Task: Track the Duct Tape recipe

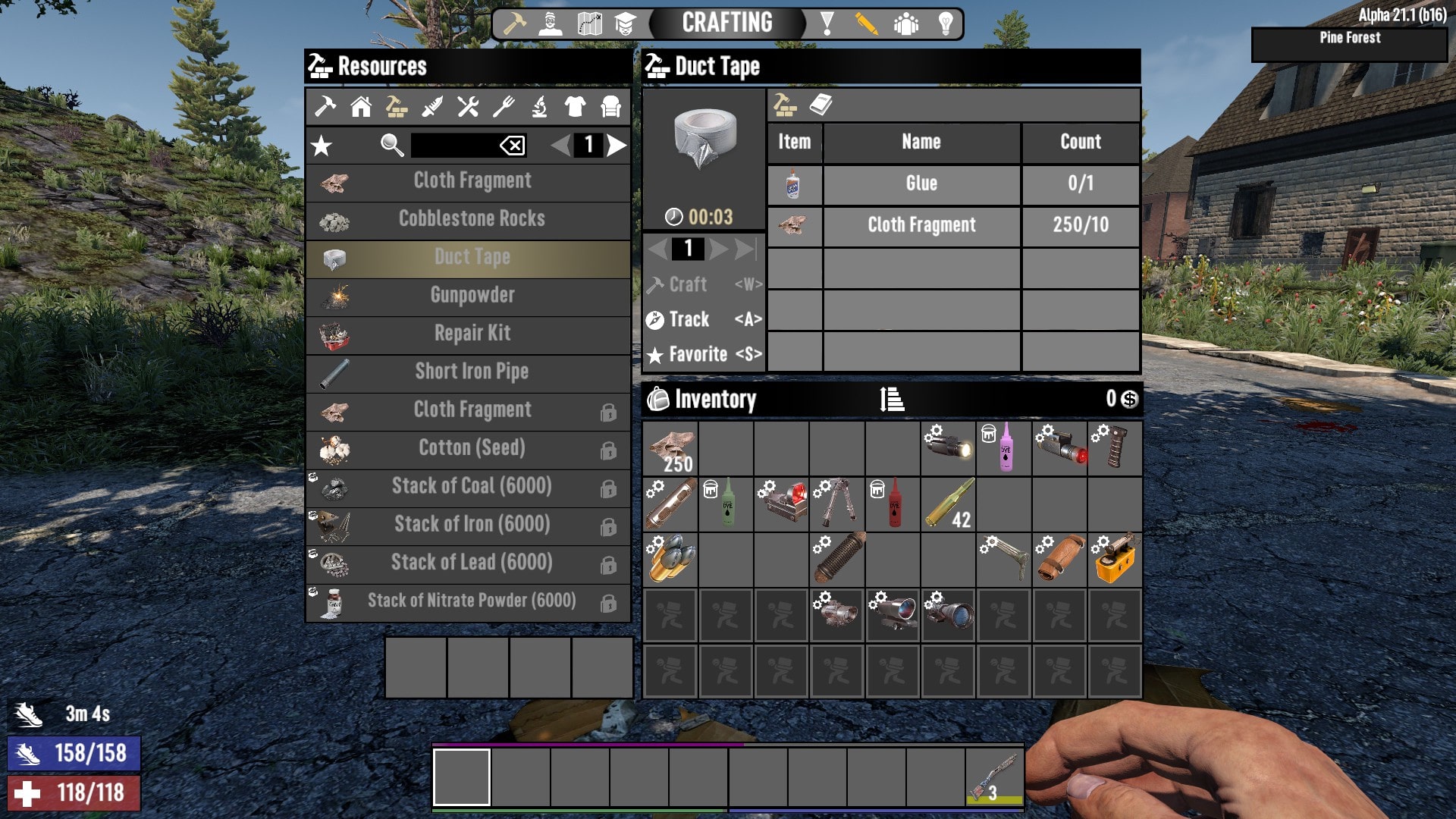Action: coord(703,320)
